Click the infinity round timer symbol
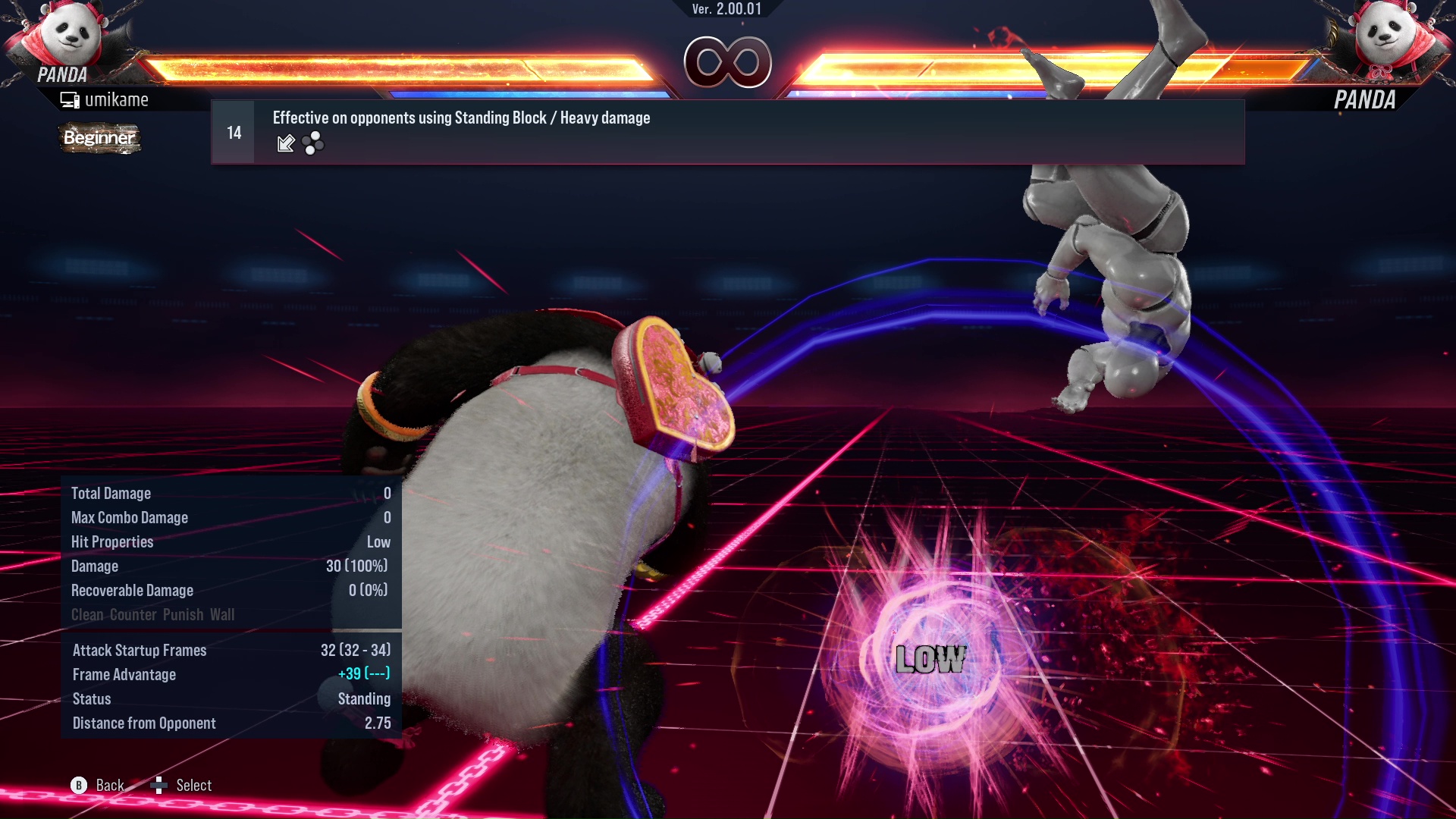The image size is (1456, 819). pyautogui.click(x=728, y=62)
